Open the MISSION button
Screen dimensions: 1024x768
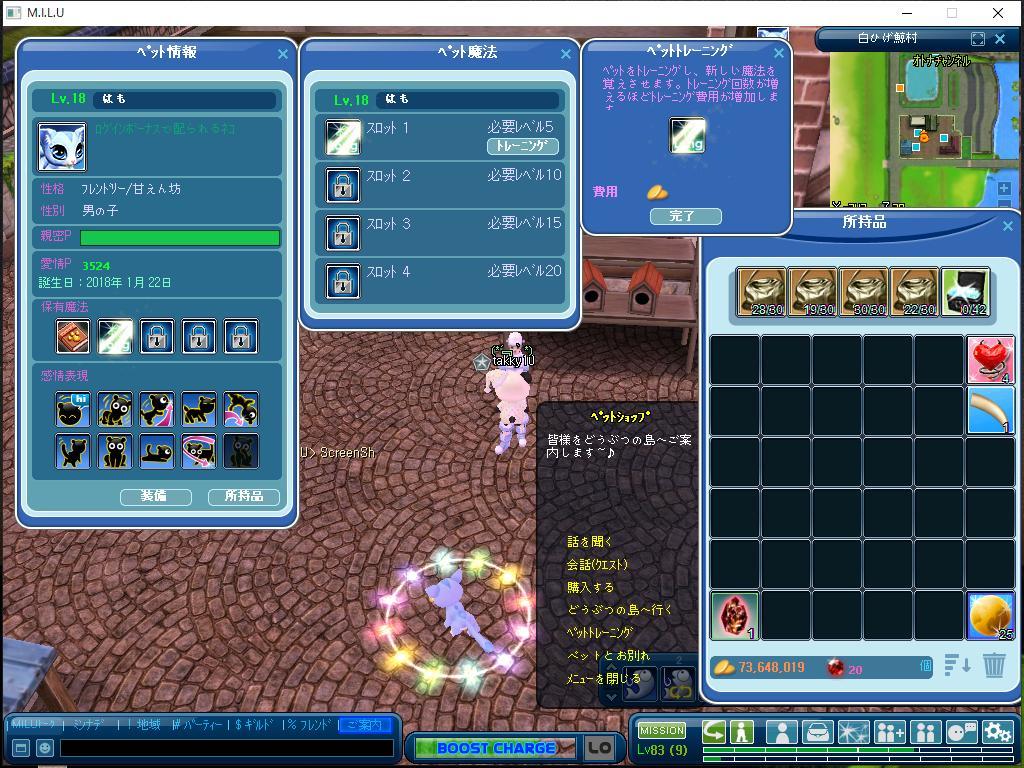[661, 731]
